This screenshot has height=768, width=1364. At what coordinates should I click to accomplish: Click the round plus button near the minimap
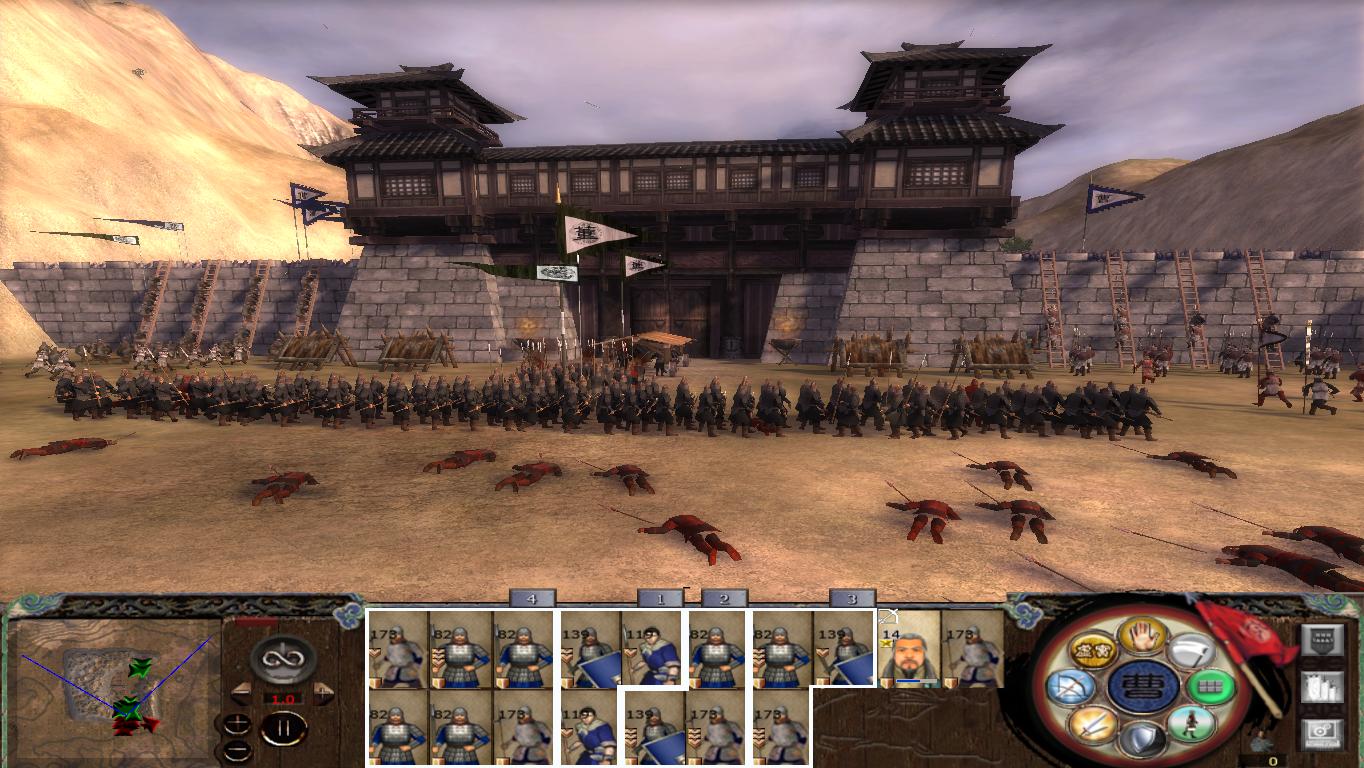point(237,722)
